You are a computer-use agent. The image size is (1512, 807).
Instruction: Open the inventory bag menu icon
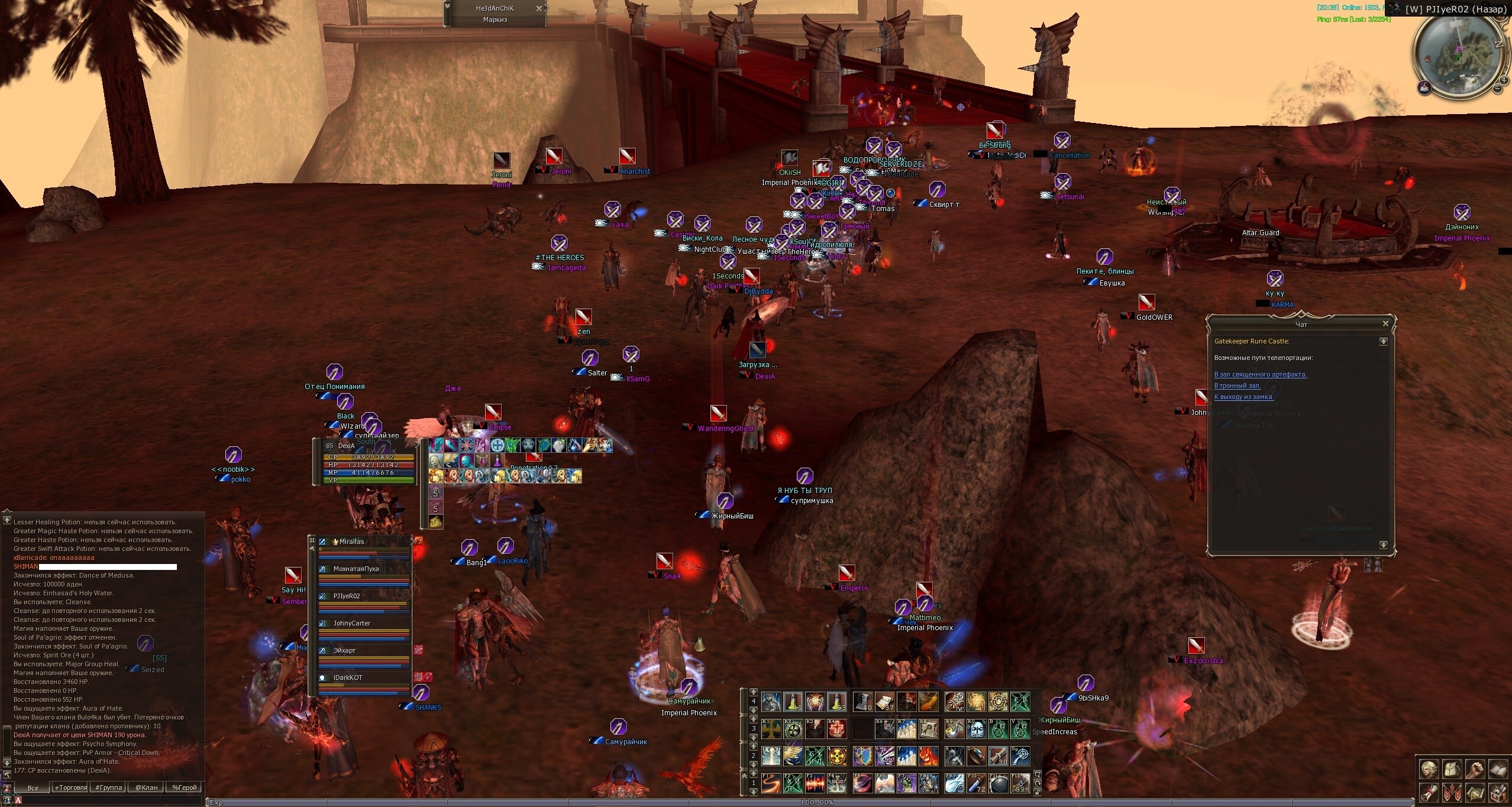click(1452, 769)
